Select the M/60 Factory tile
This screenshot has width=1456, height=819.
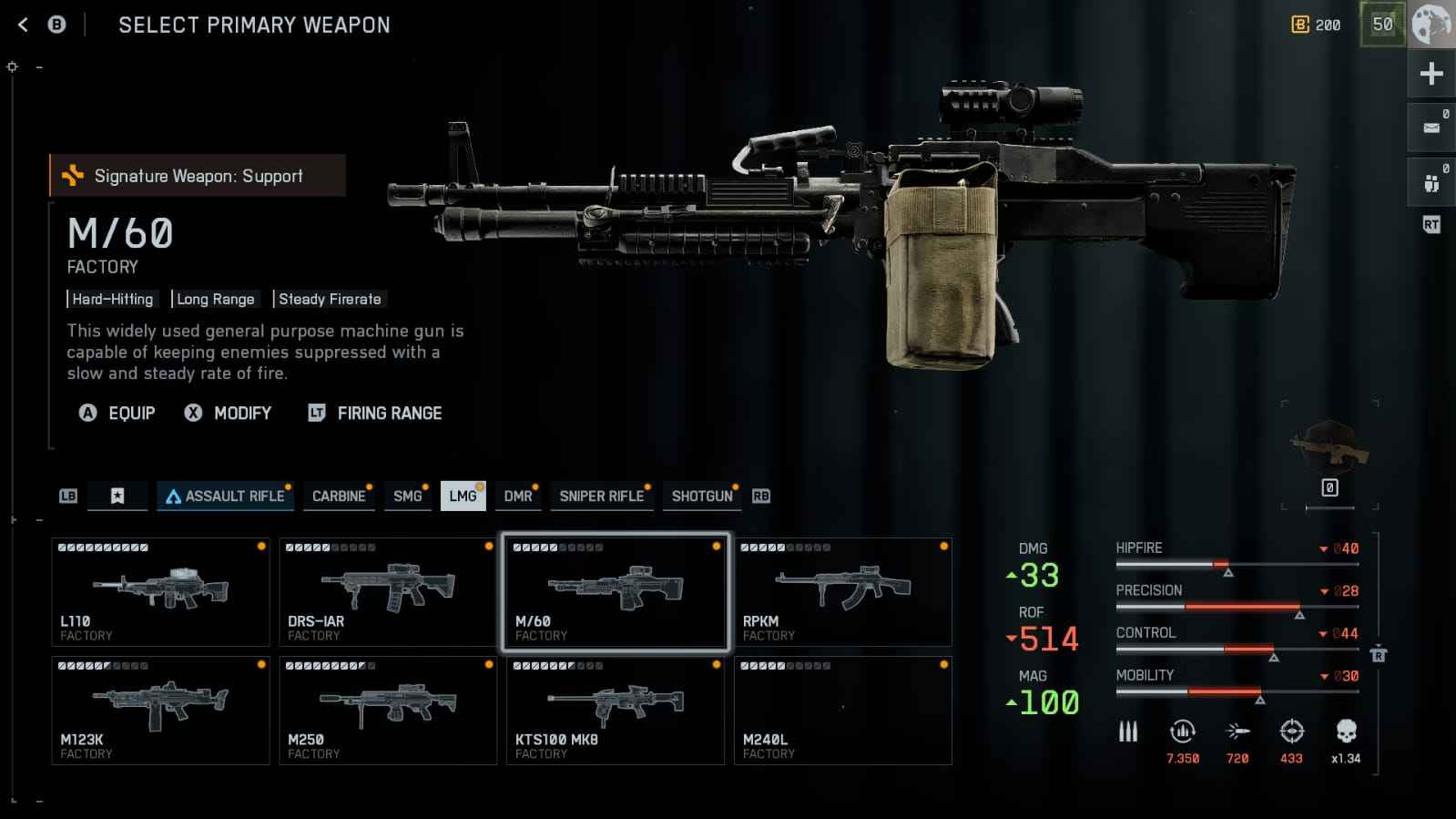pyautogui.click(x=616, y=592)
